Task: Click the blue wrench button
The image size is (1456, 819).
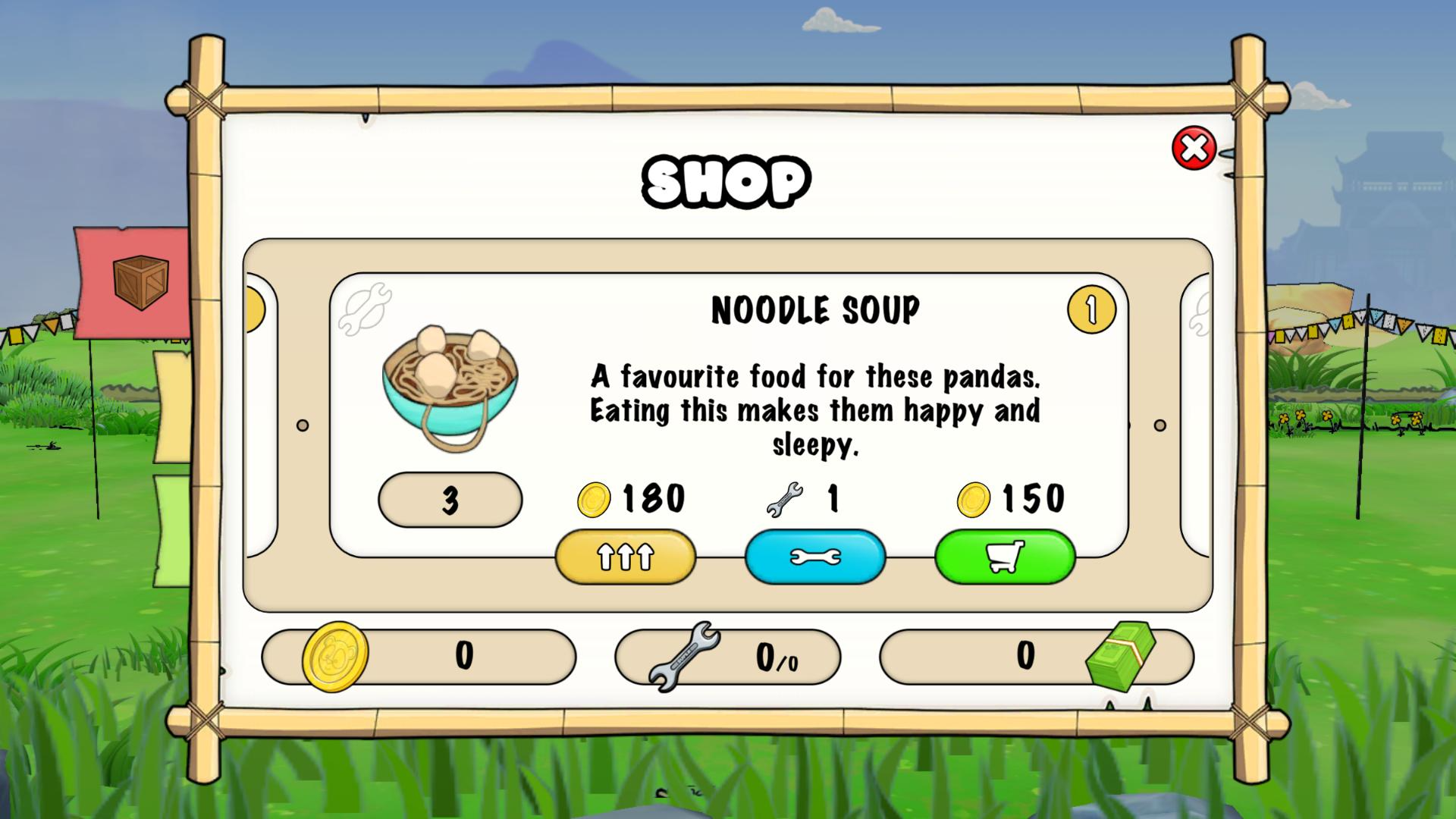Action: click(x=815, y=557)
